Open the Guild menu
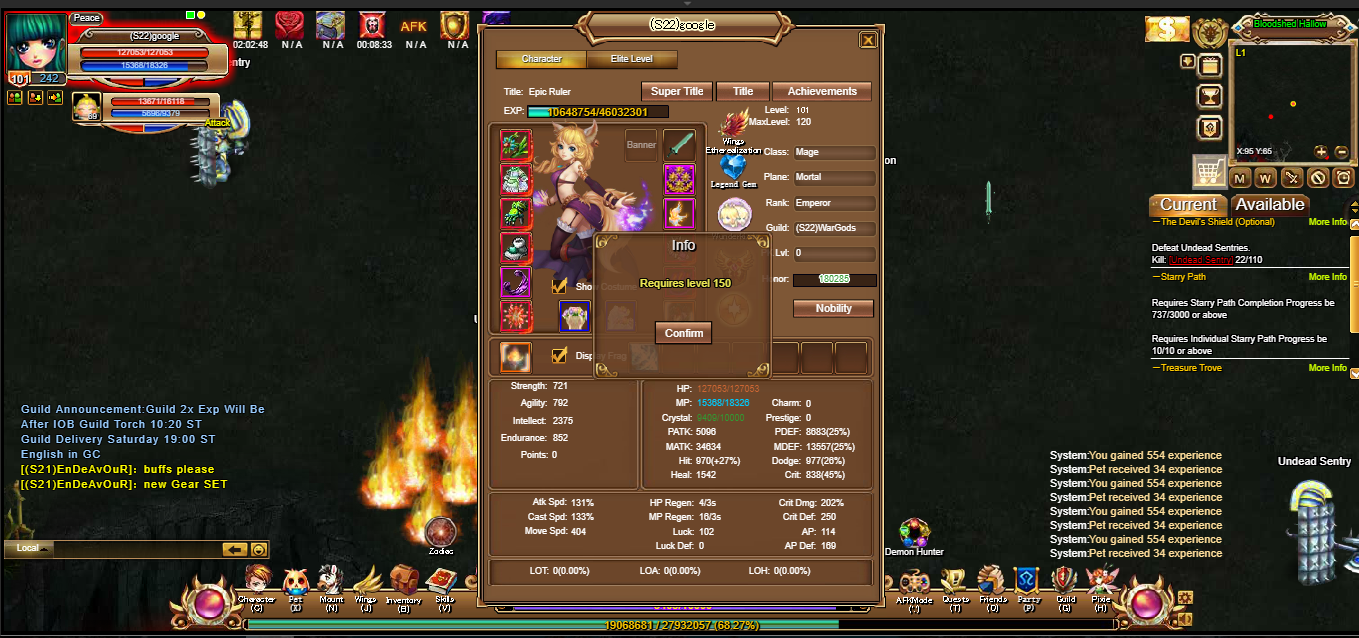This screenshot has width=1359, height=638. pyautogui.click(x=1065, y=583)
